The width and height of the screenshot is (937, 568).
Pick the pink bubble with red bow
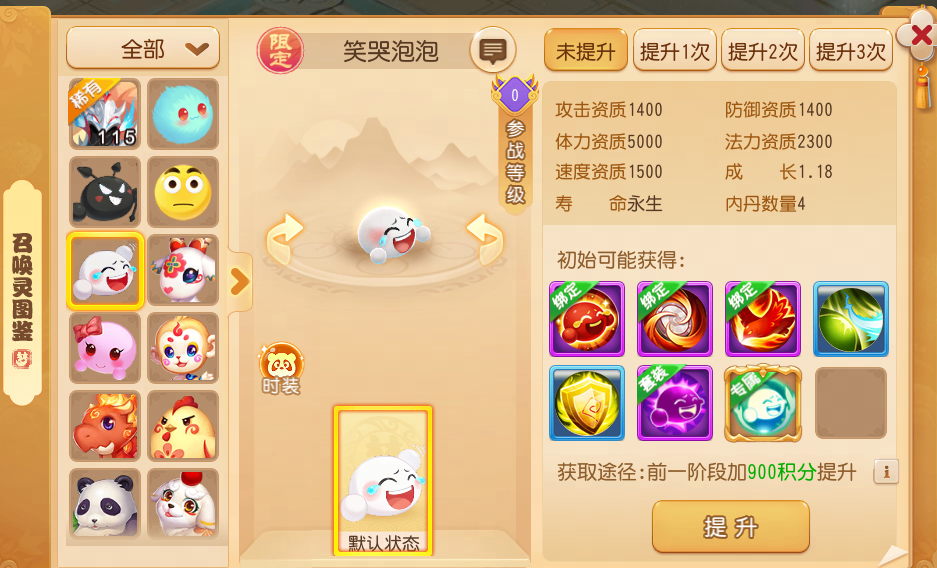[x=105, y=347]
